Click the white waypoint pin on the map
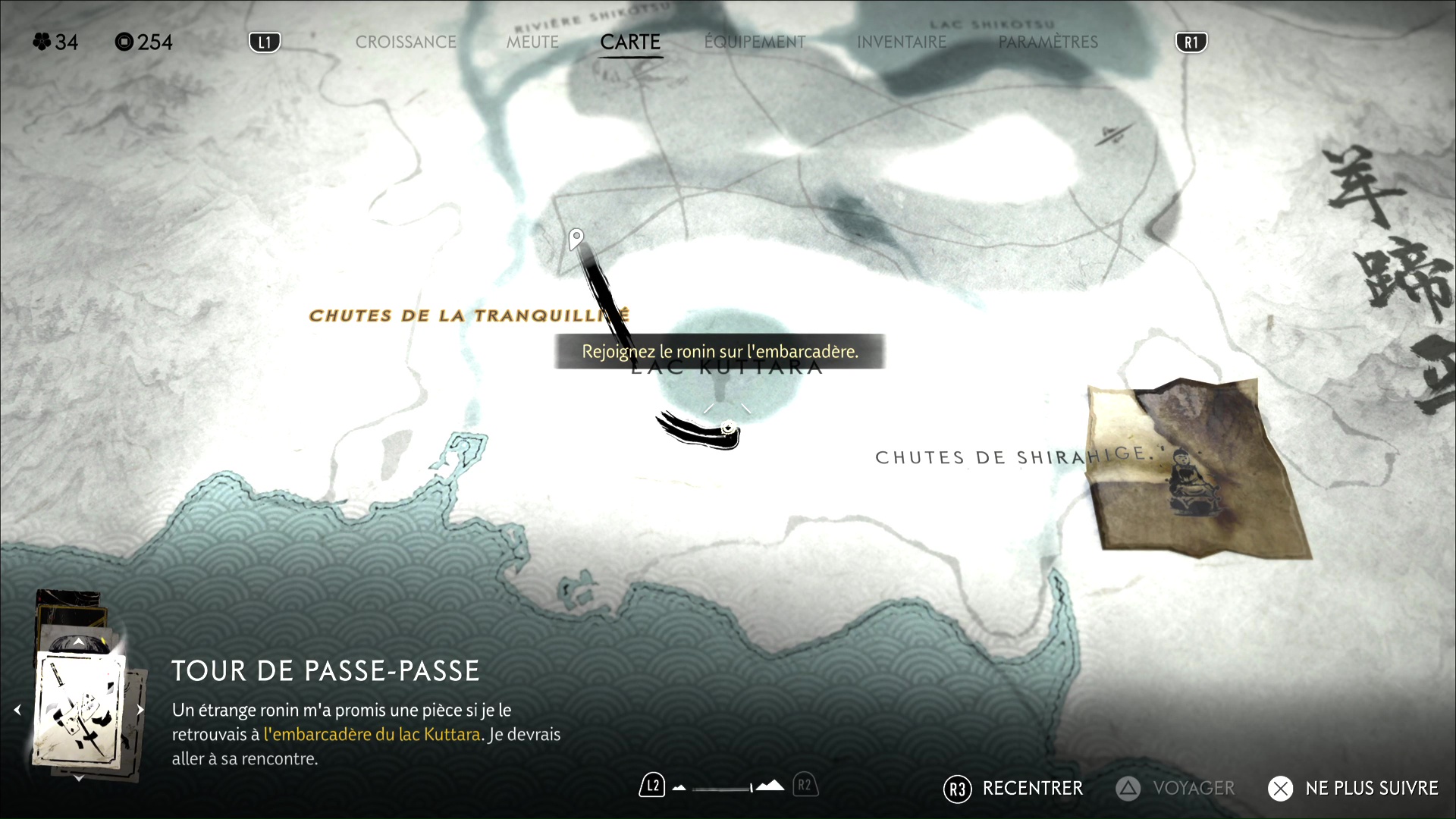This screenshot has height=819, width=1456. tap(576, 239)
